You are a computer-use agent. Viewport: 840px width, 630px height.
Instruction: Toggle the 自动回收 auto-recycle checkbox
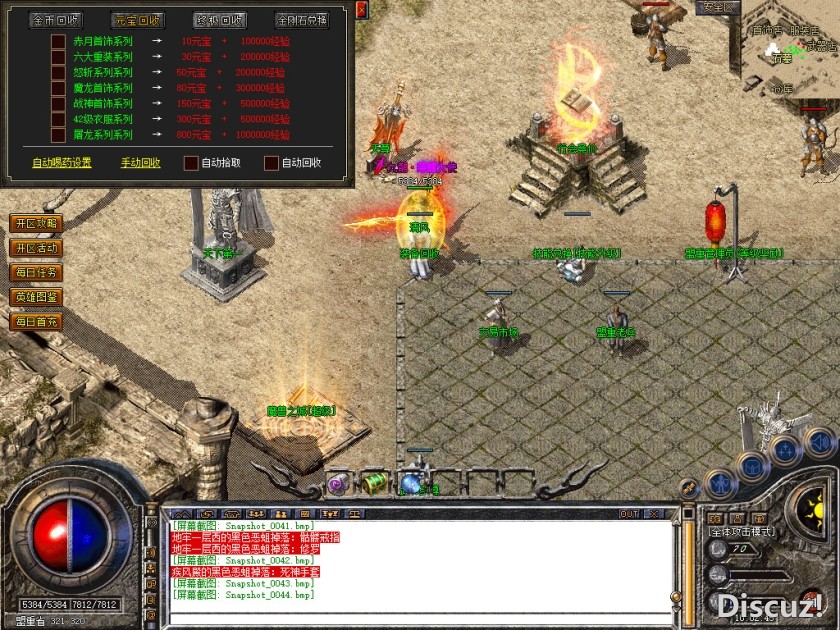[271, 163]
